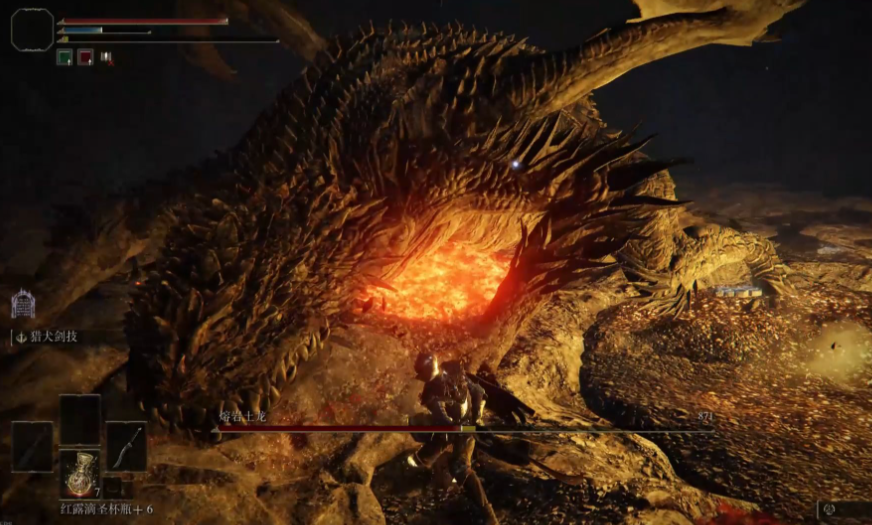Select the empty spell slot above the flask
The width and height of the screenshot is (872, 525).
tap(79, 419)
